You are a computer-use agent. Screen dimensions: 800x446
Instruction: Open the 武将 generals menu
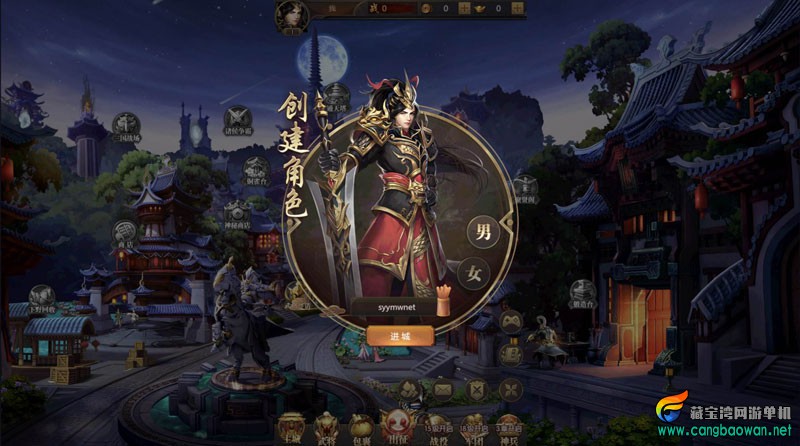tap(327, 425)
